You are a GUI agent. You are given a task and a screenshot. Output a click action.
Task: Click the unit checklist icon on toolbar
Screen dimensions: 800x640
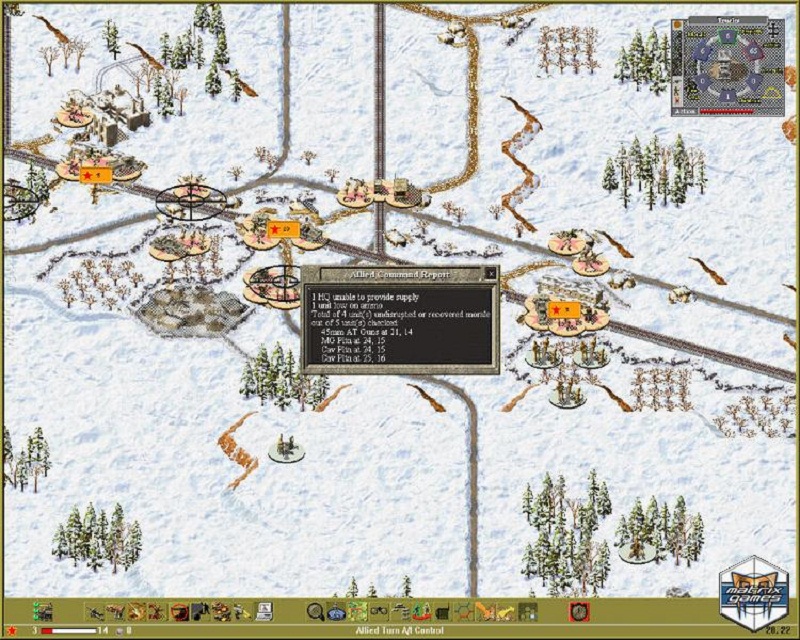pyautogui.click(x=42, y=611)
